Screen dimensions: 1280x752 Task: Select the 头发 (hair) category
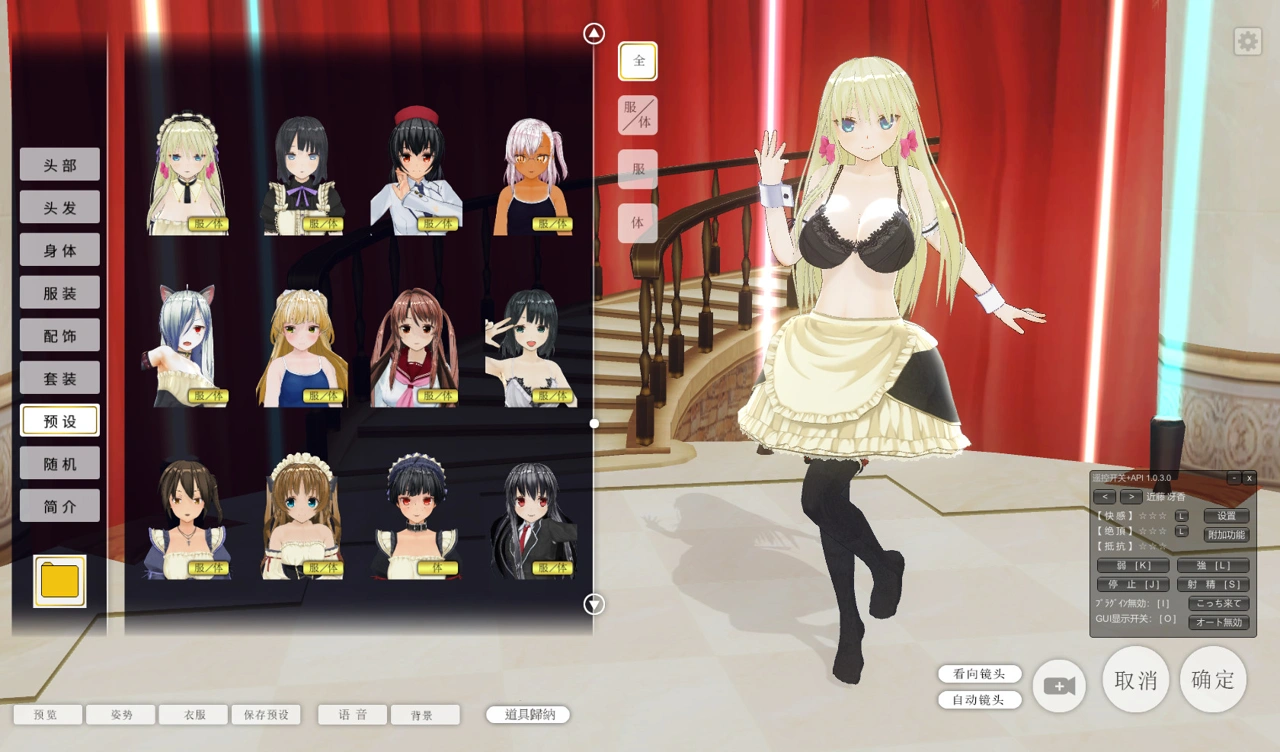click(x=60, y=207)
